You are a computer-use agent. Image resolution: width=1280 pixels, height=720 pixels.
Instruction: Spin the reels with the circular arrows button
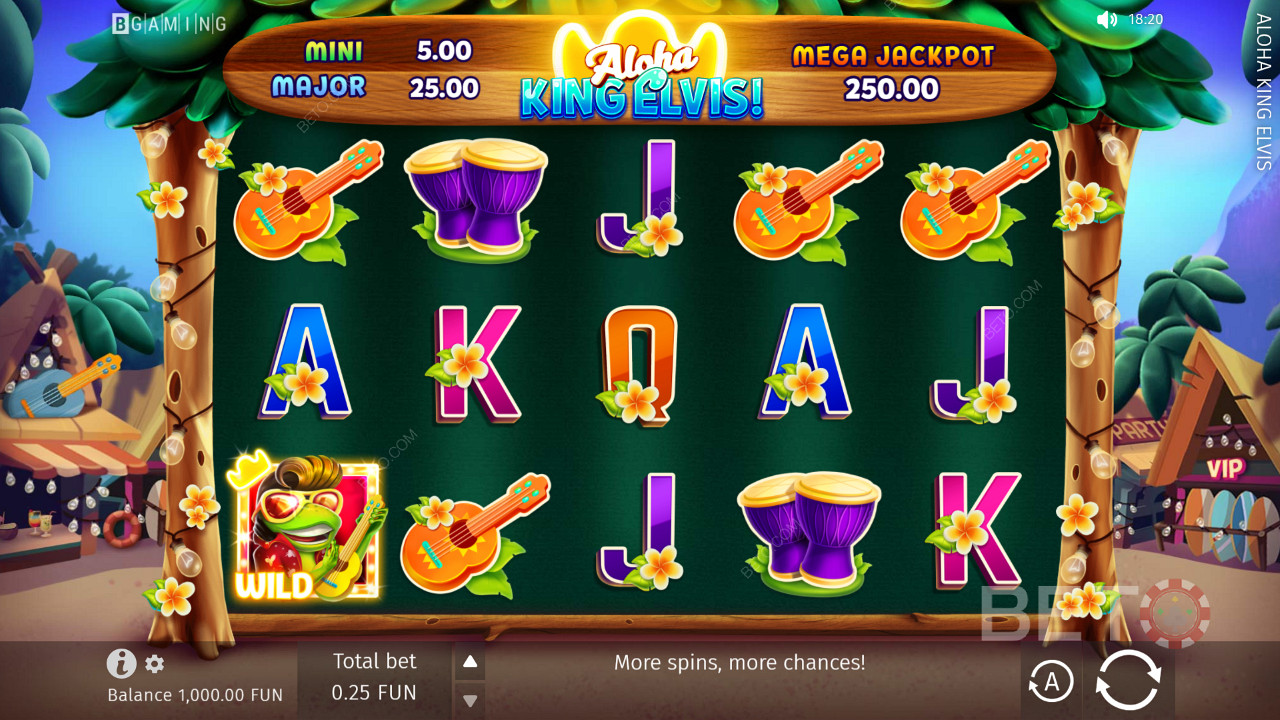[x=1128, y=681]
